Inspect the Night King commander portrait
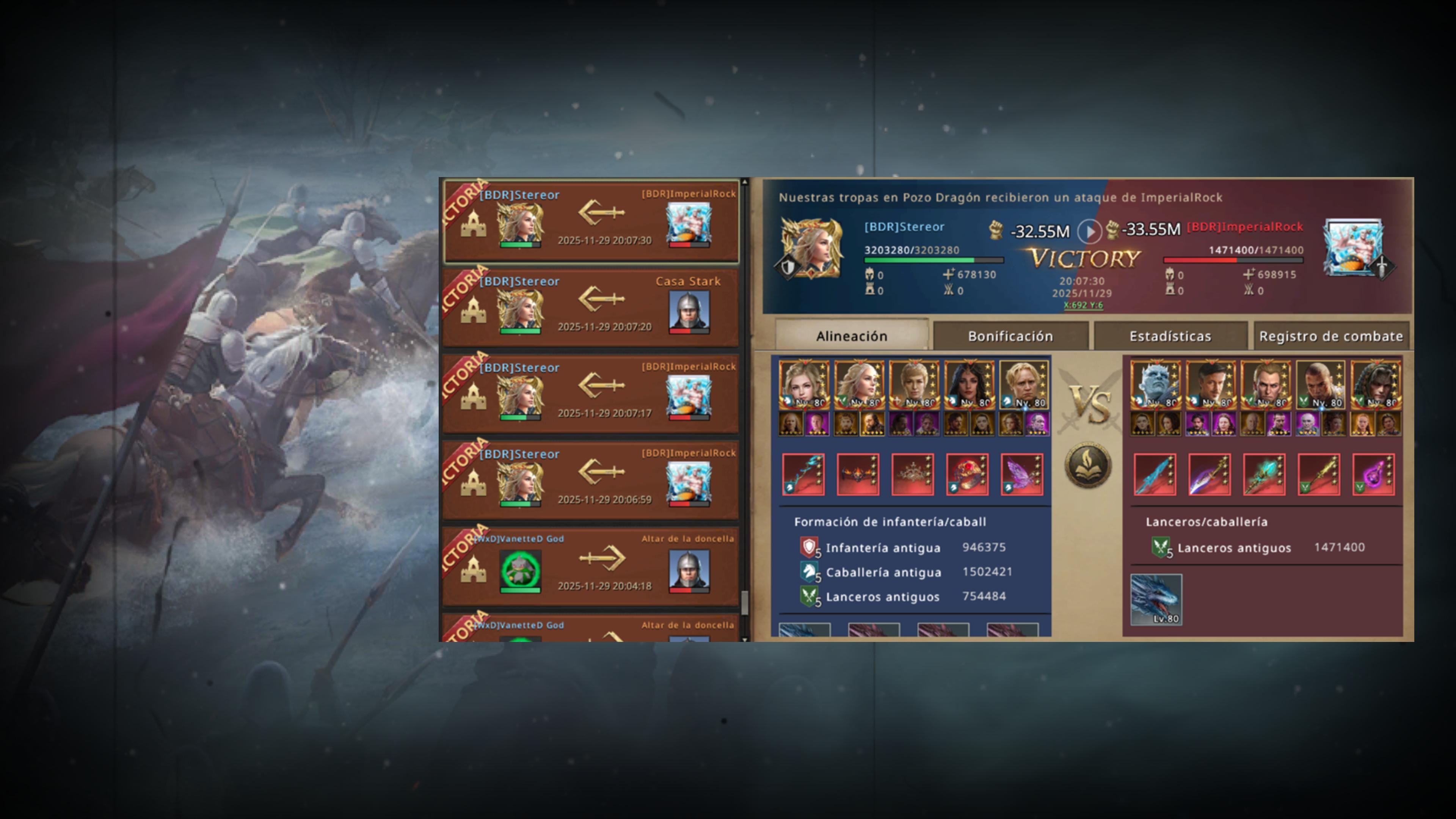 [1155, 385]
